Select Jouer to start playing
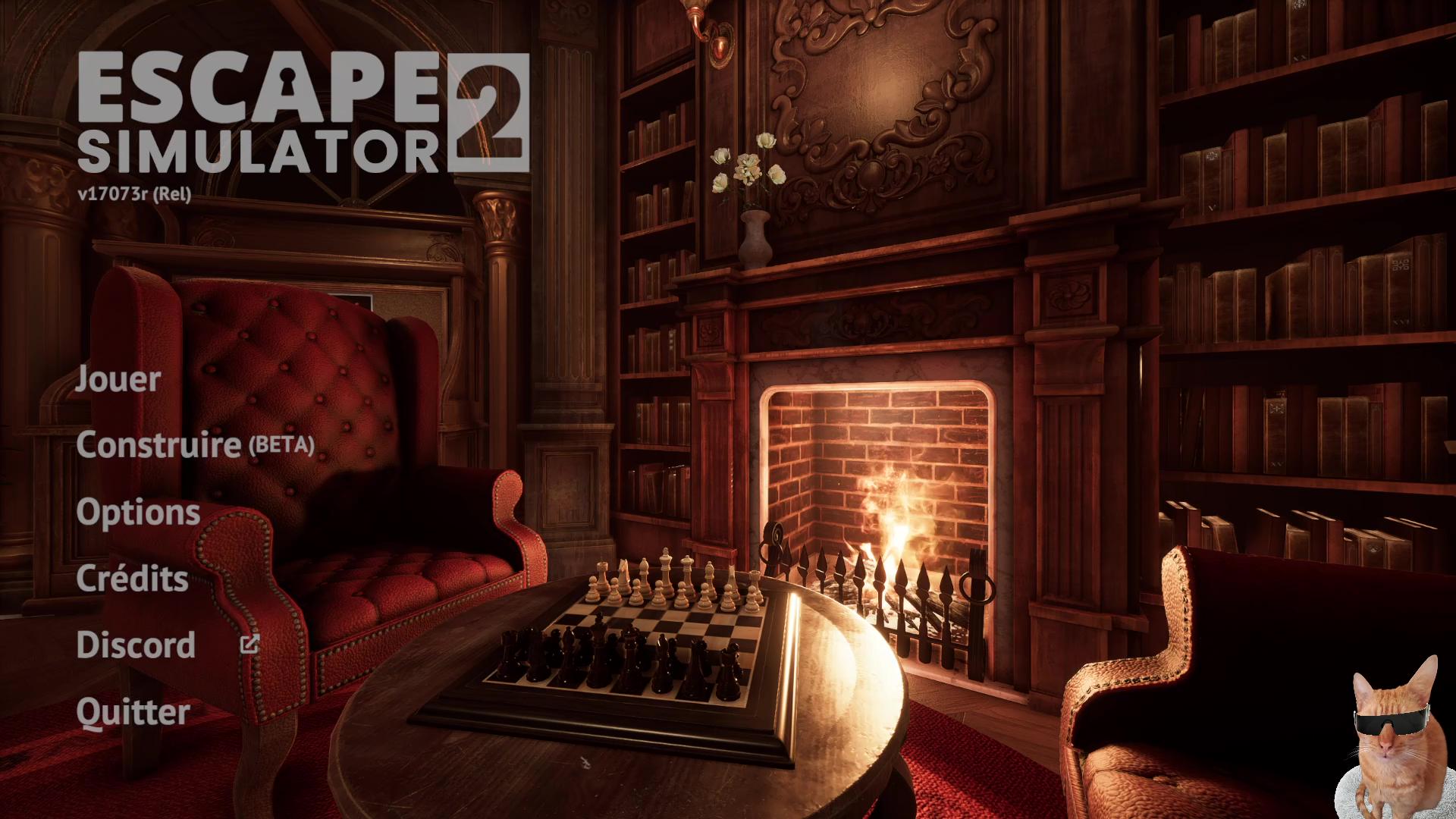The height and width of the screenshot is (819, 1456). point(118,378)
